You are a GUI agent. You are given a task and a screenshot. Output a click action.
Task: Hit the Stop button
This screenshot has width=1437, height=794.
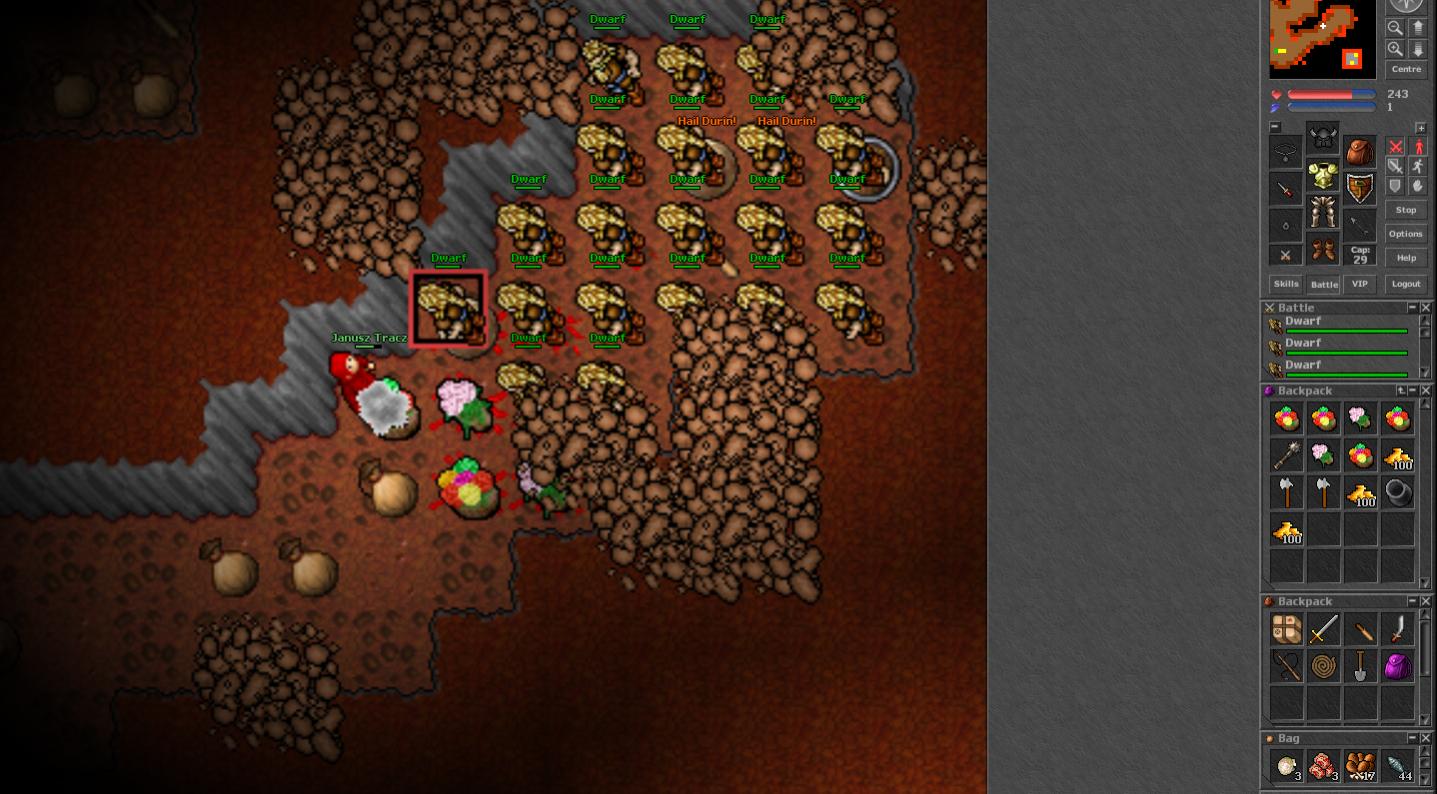pos(1405,210)
